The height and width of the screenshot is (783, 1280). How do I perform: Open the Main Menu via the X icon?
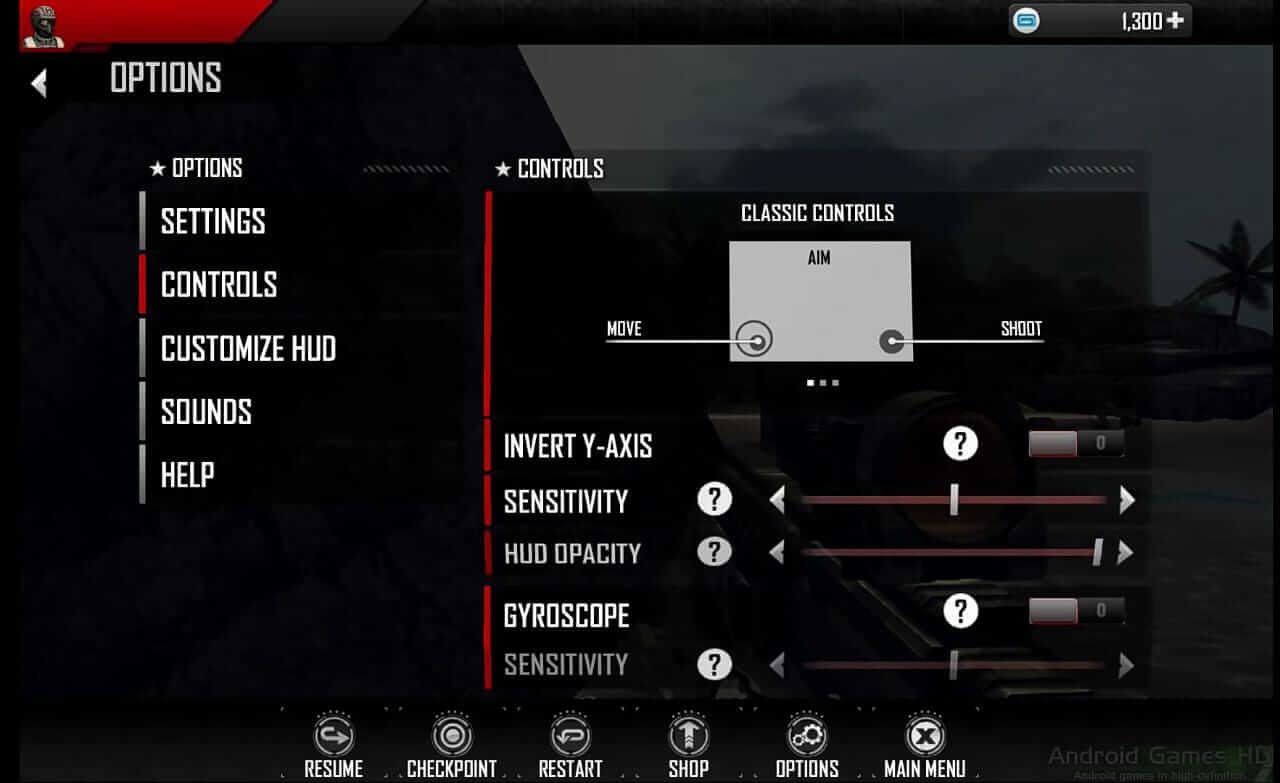925,737
